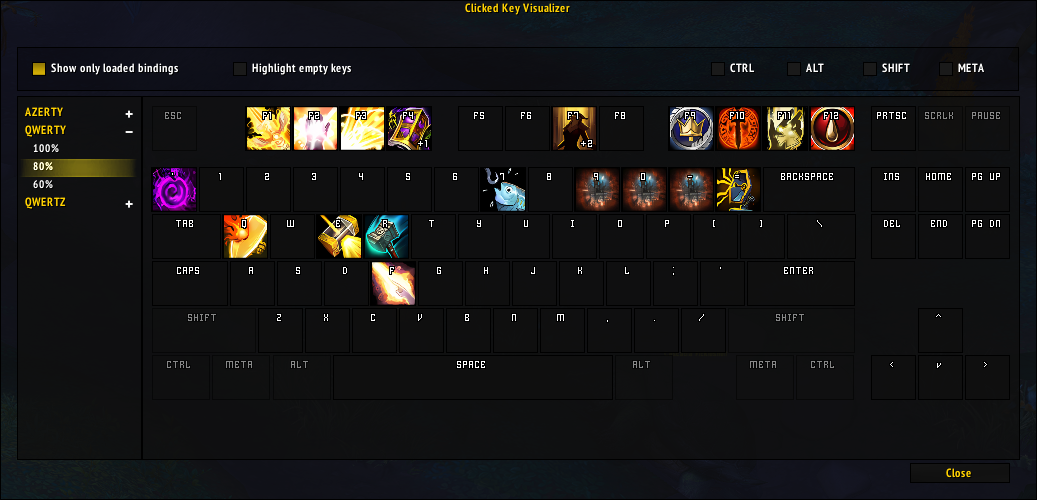Viewport: 1037px width, 500px height.
Task: Choose the 60% keyboard size
Action: click(43, 184)
